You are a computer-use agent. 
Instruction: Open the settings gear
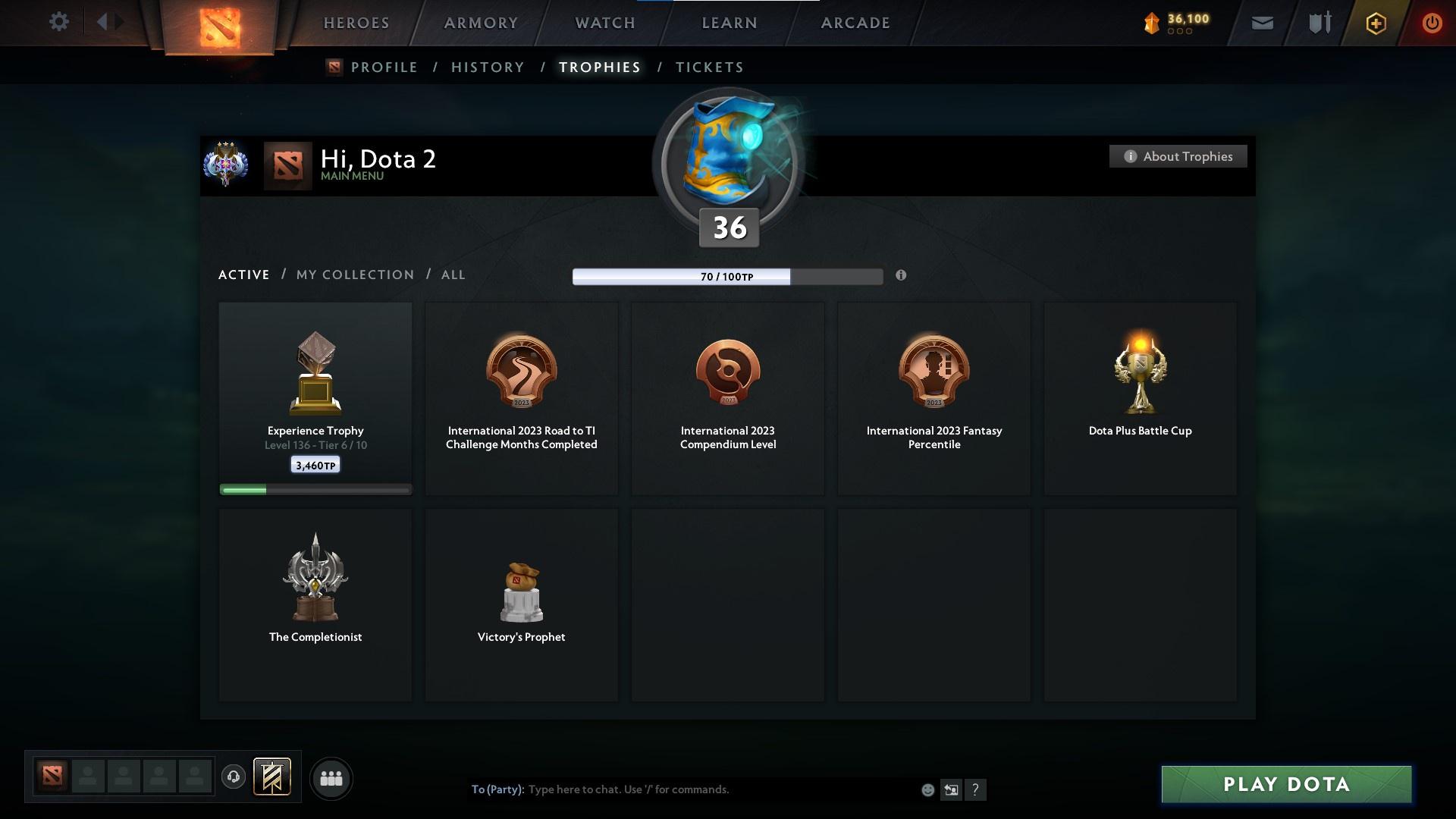(59, 22)
